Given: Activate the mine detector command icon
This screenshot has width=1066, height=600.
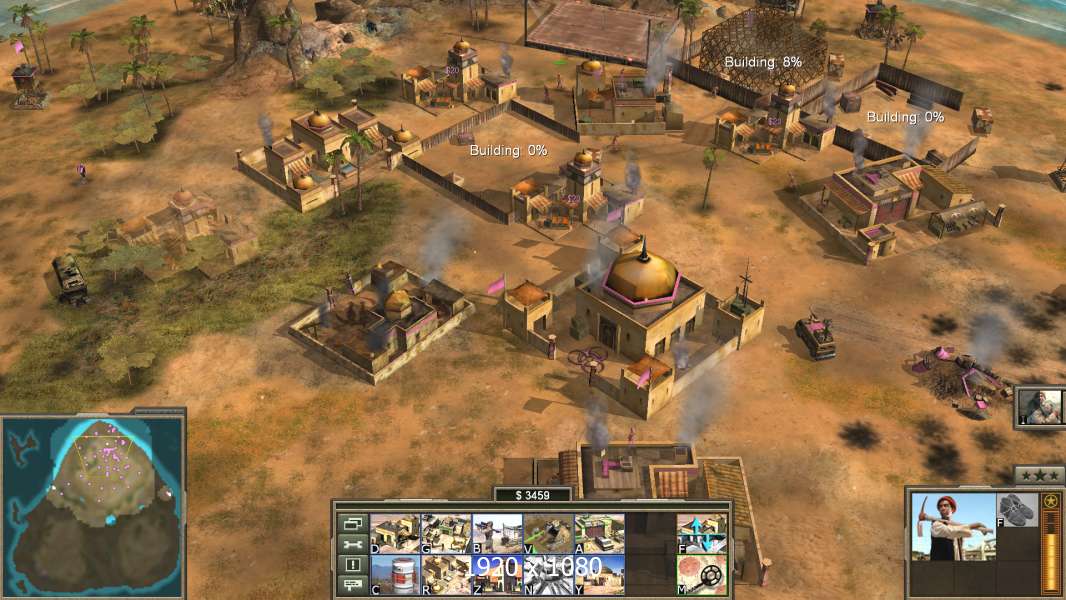Looking at the screenshot, I should coord(702,575).
